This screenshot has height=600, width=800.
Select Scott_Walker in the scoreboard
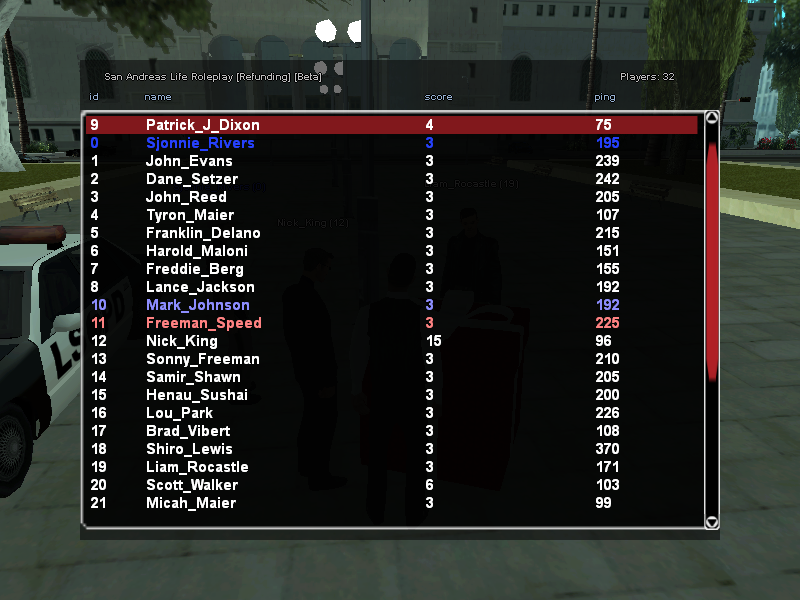click(x=192, y=485)
